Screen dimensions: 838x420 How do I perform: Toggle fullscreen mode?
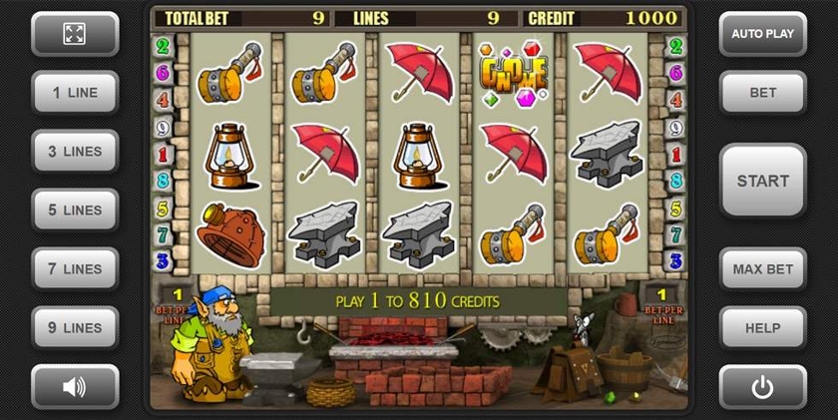(75, 34)
